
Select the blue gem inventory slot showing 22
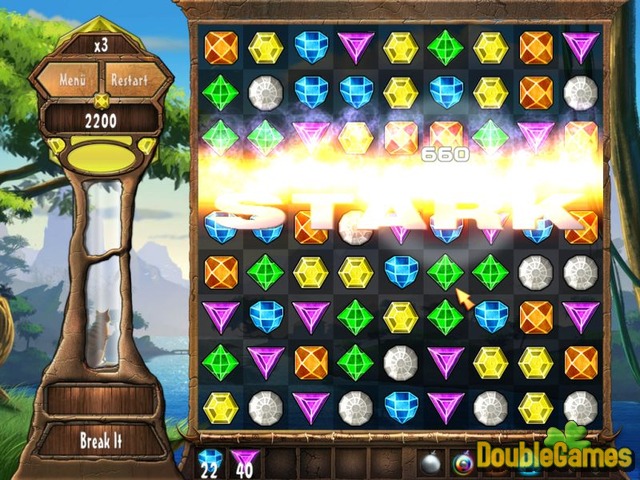coord(211,461)
